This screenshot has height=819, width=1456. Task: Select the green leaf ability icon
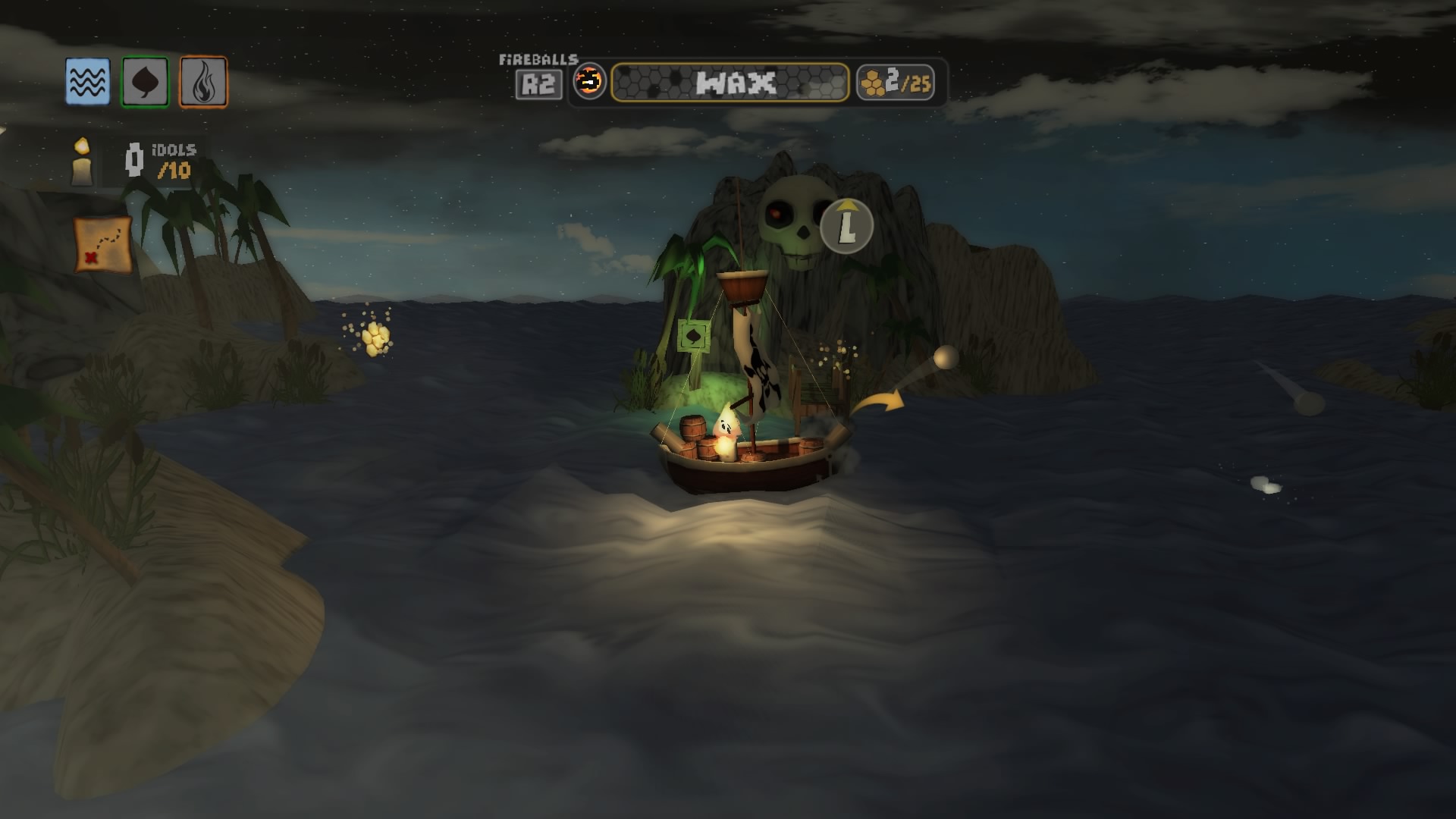145,82
